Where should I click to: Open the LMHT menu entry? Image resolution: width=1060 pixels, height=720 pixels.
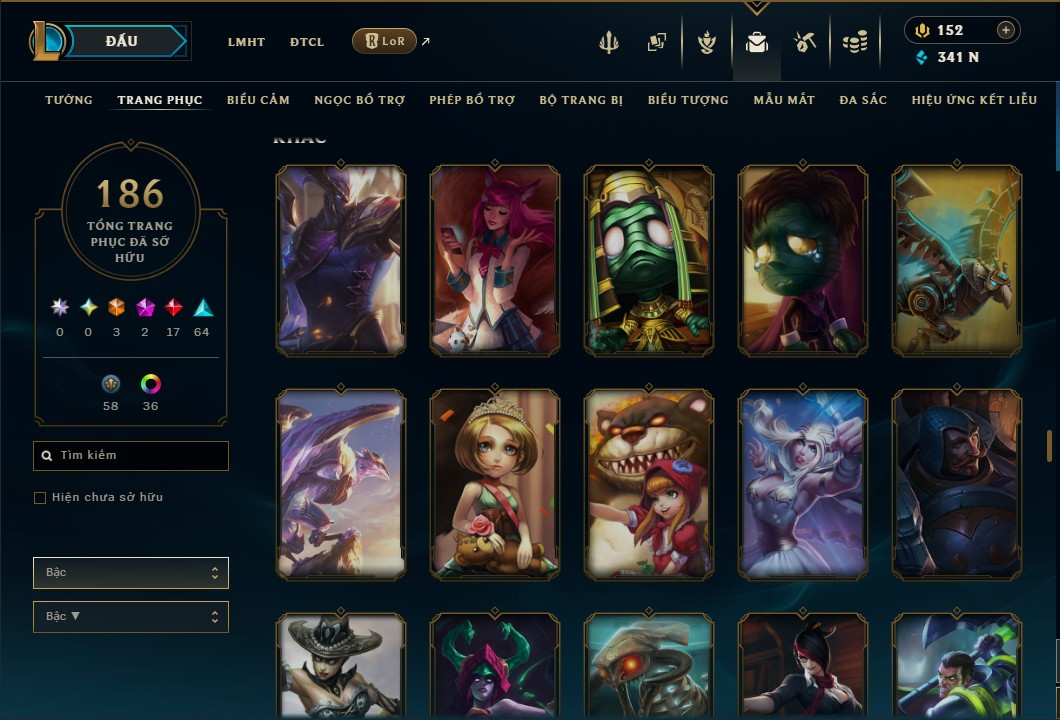point(246,42)
